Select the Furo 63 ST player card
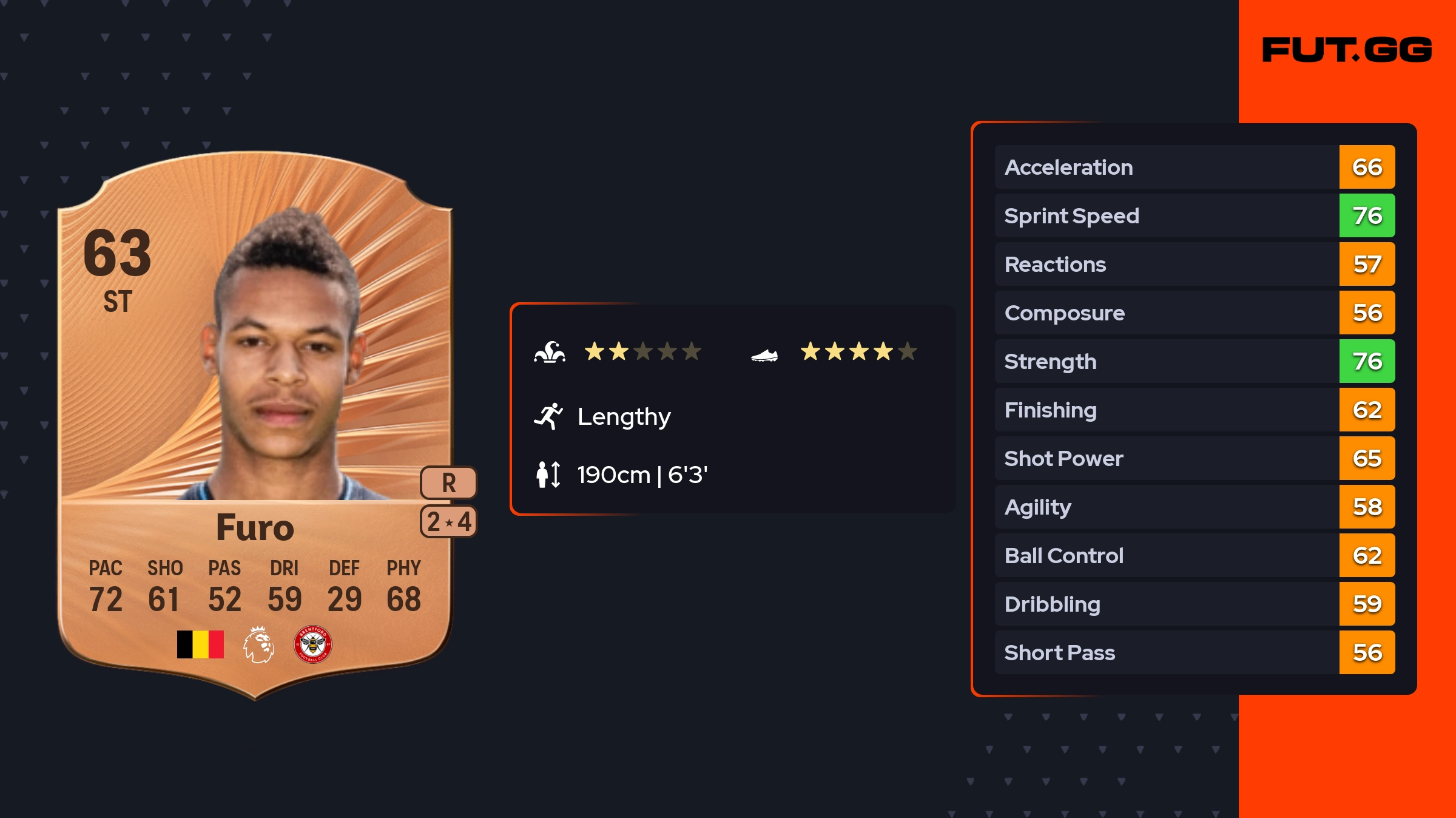This screenshot has height=818, width=1456. click(255, 425)
